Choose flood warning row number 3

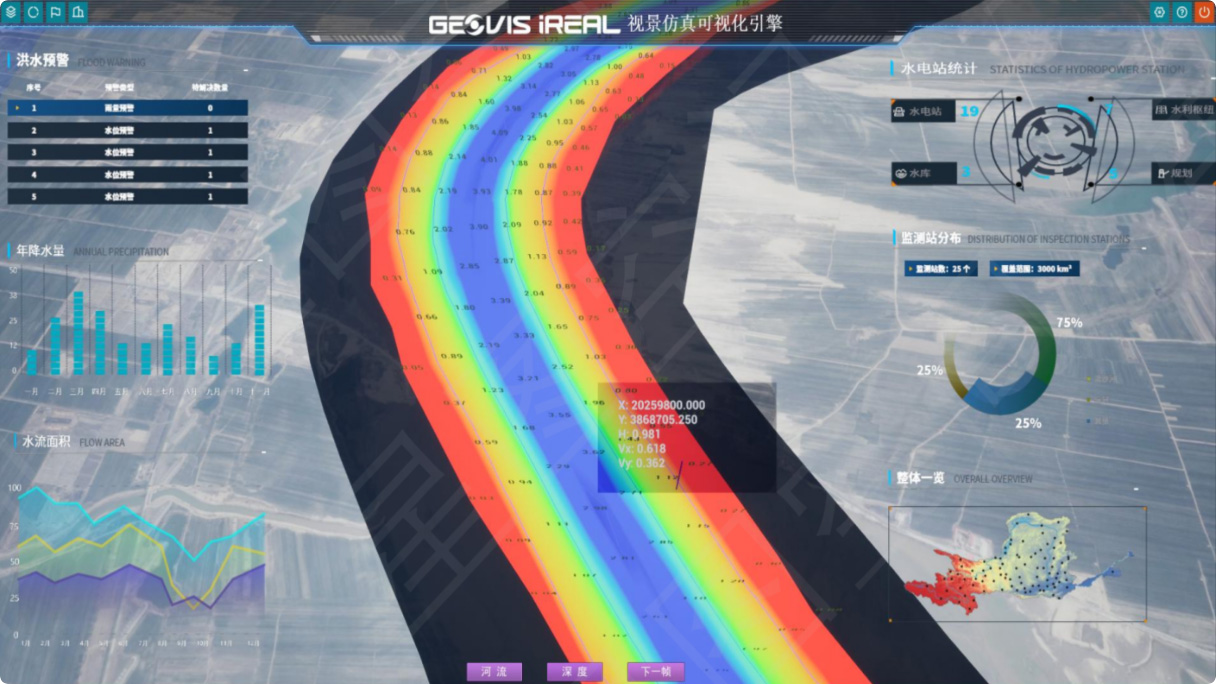pyautogui.click(x=128, y=152)
